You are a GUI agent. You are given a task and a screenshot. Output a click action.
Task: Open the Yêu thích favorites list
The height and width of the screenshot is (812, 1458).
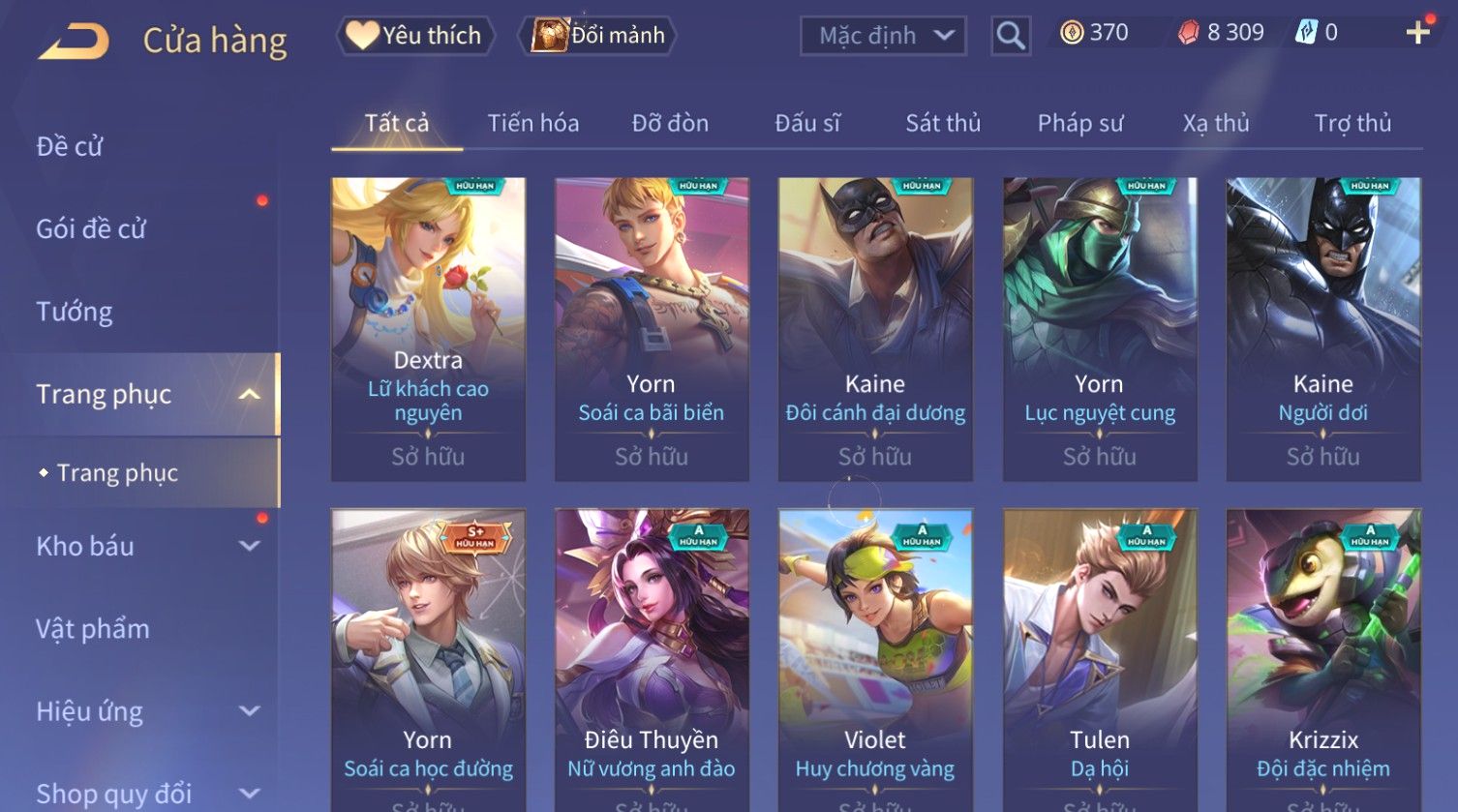tap(415, 36)
